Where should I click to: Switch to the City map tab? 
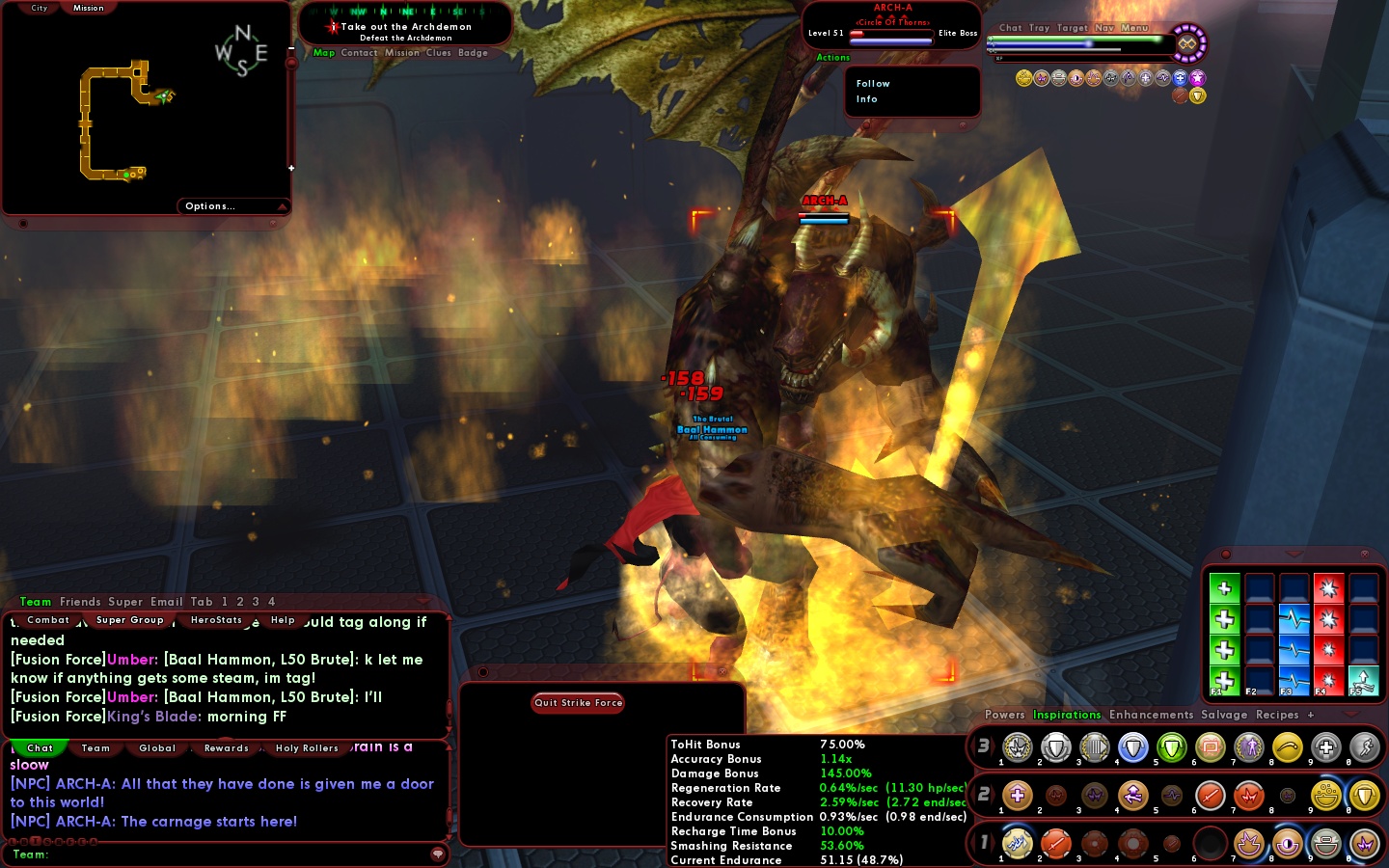40,8
